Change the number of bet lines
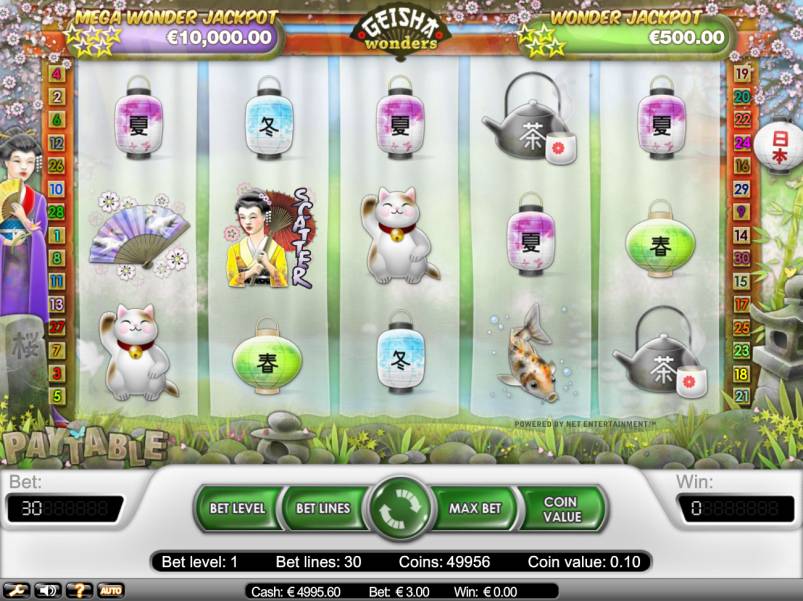Screen dimensions: 803x601 tap(323, 508)
